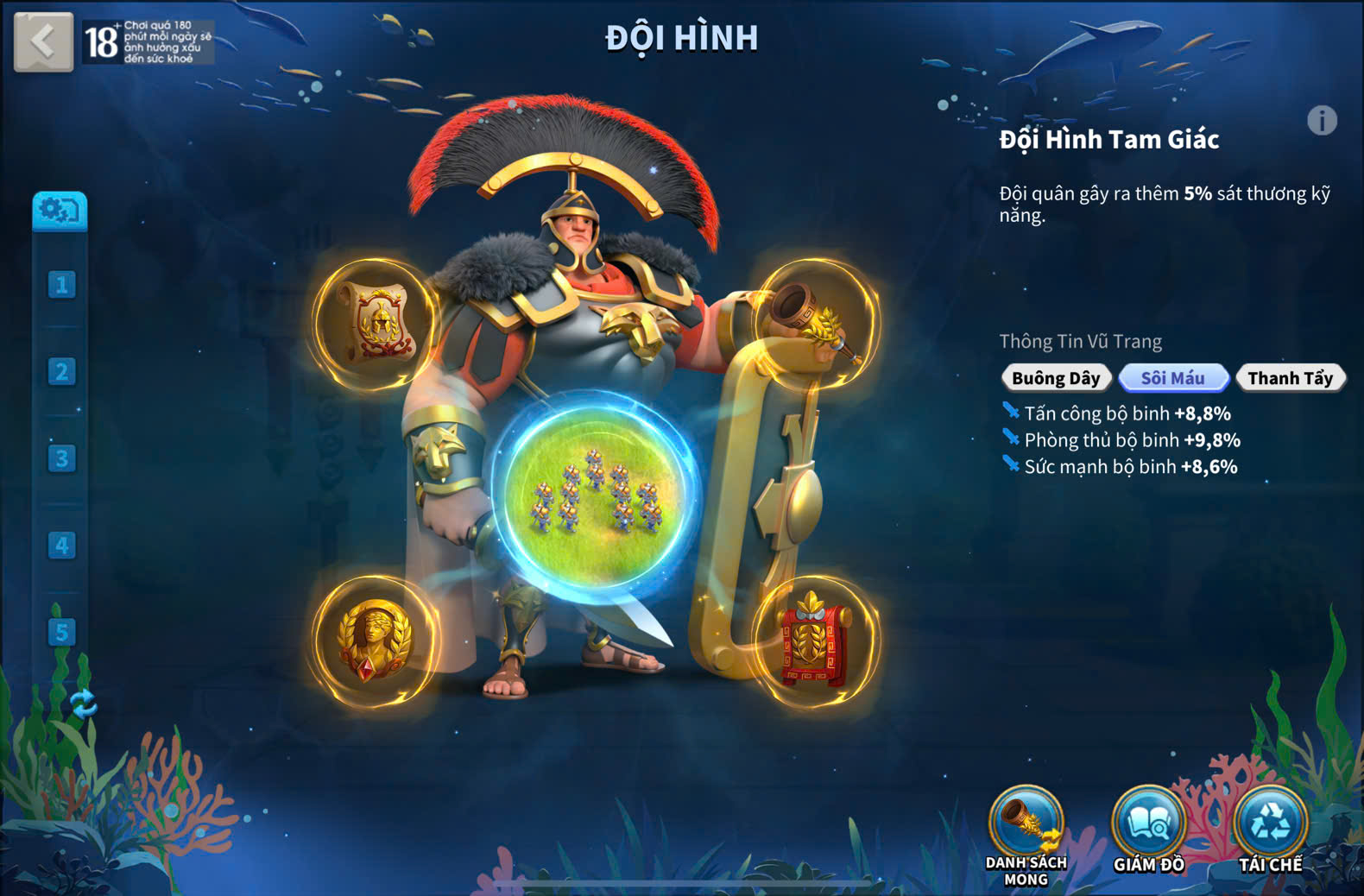This screenshot has width=1364, height=896.
Task: Open the formation settings gear tab
Action: point(60,211)
